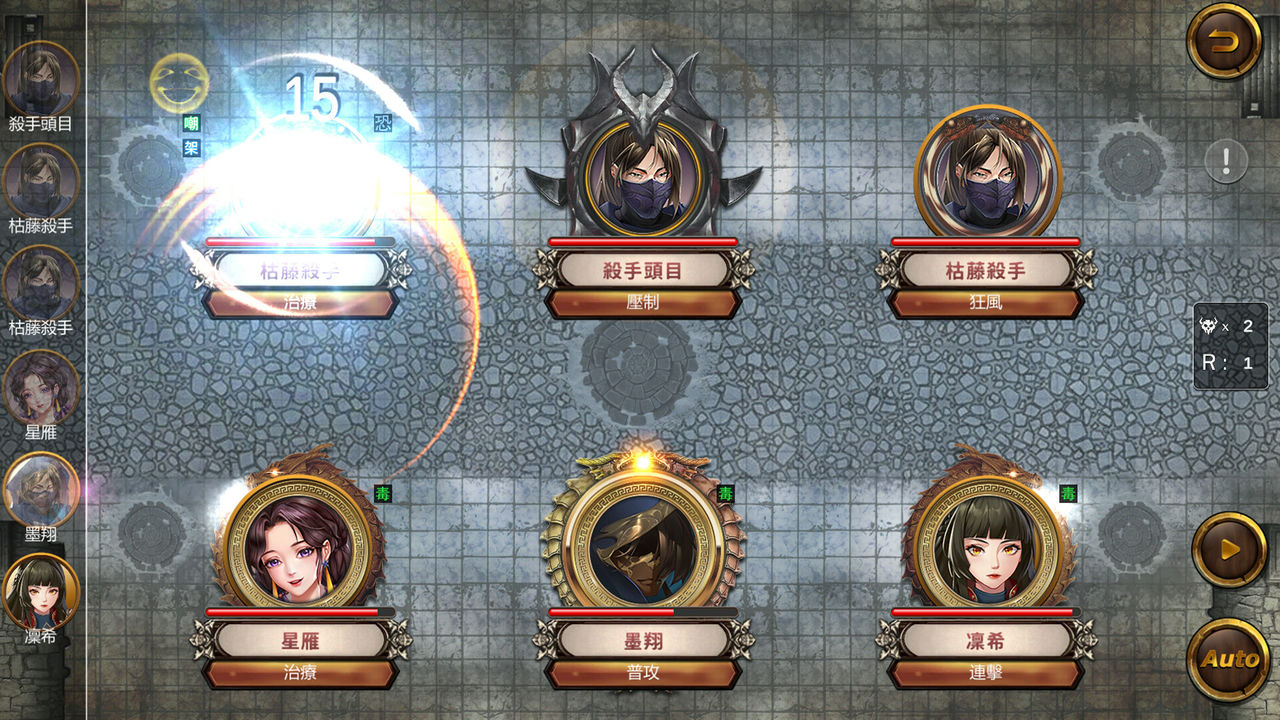The image size is (1280, 720).
Task: Click the laughing taunt buff icon
Action: [x=176, y=88]
